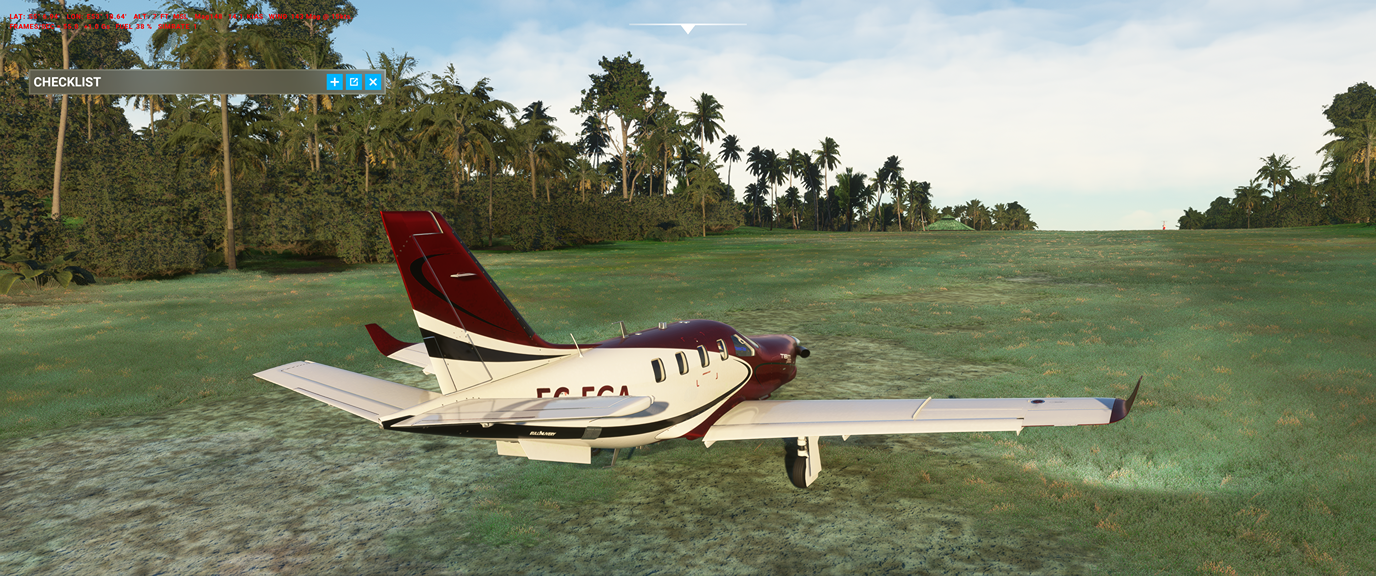Pop out the Checklist panel into a separate window
Image resolution: width=1376 pixels, height=576 pixels.
pos(353,82)
